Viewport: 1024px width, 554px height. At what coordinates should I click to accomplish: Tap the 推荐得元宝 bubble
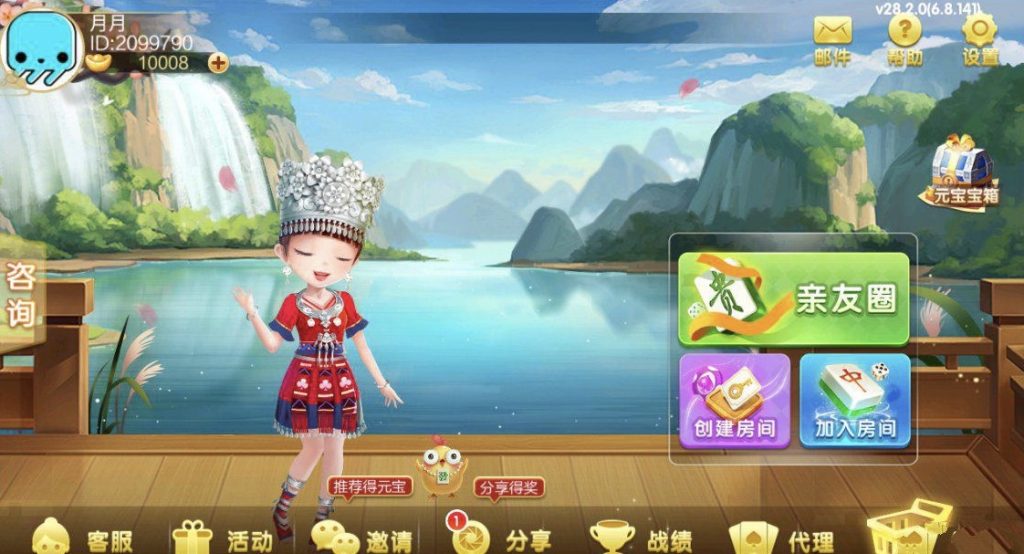370,487
